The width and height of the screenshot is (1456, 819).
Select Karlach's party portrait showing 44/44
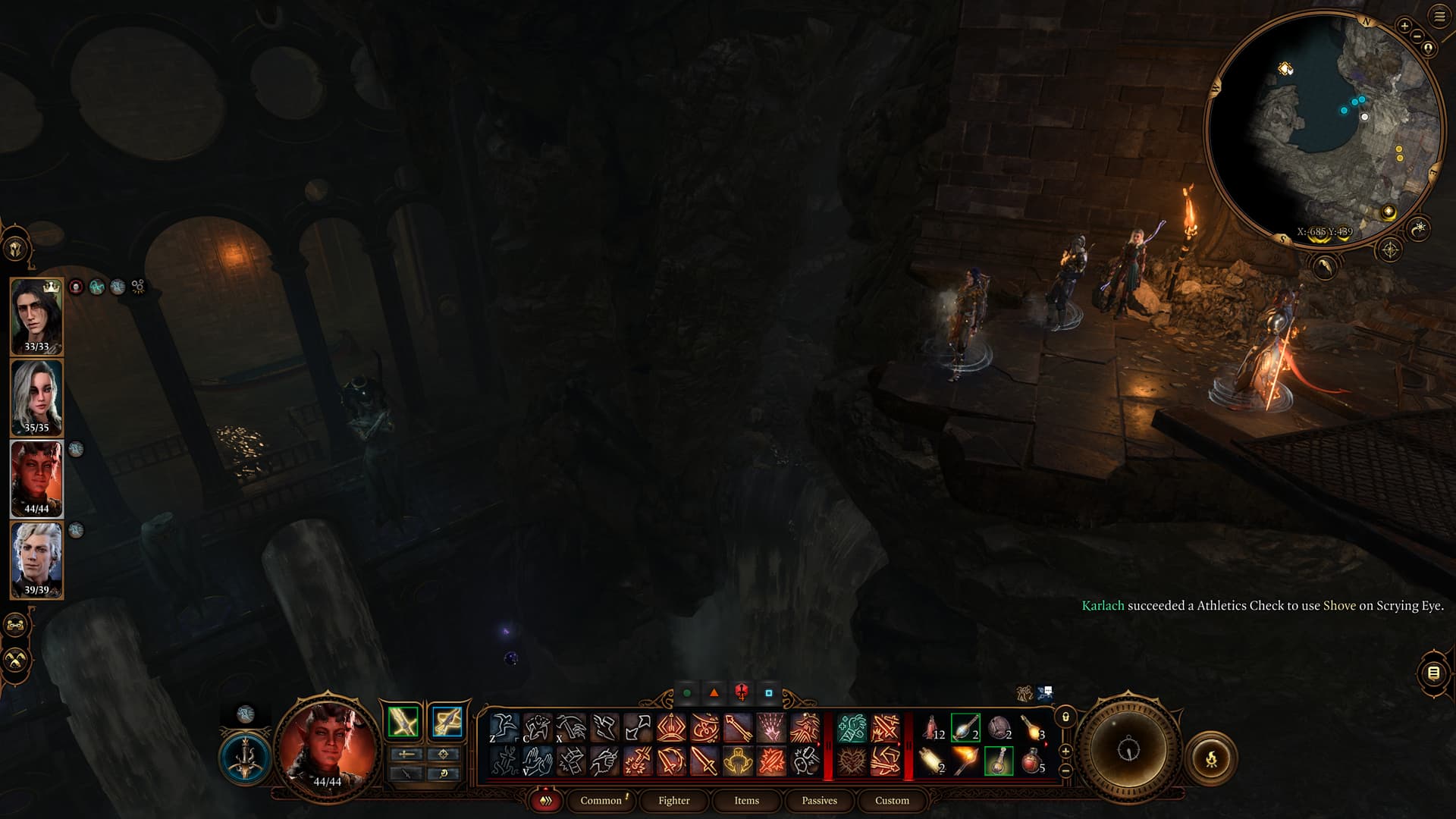tap(36, 479)
